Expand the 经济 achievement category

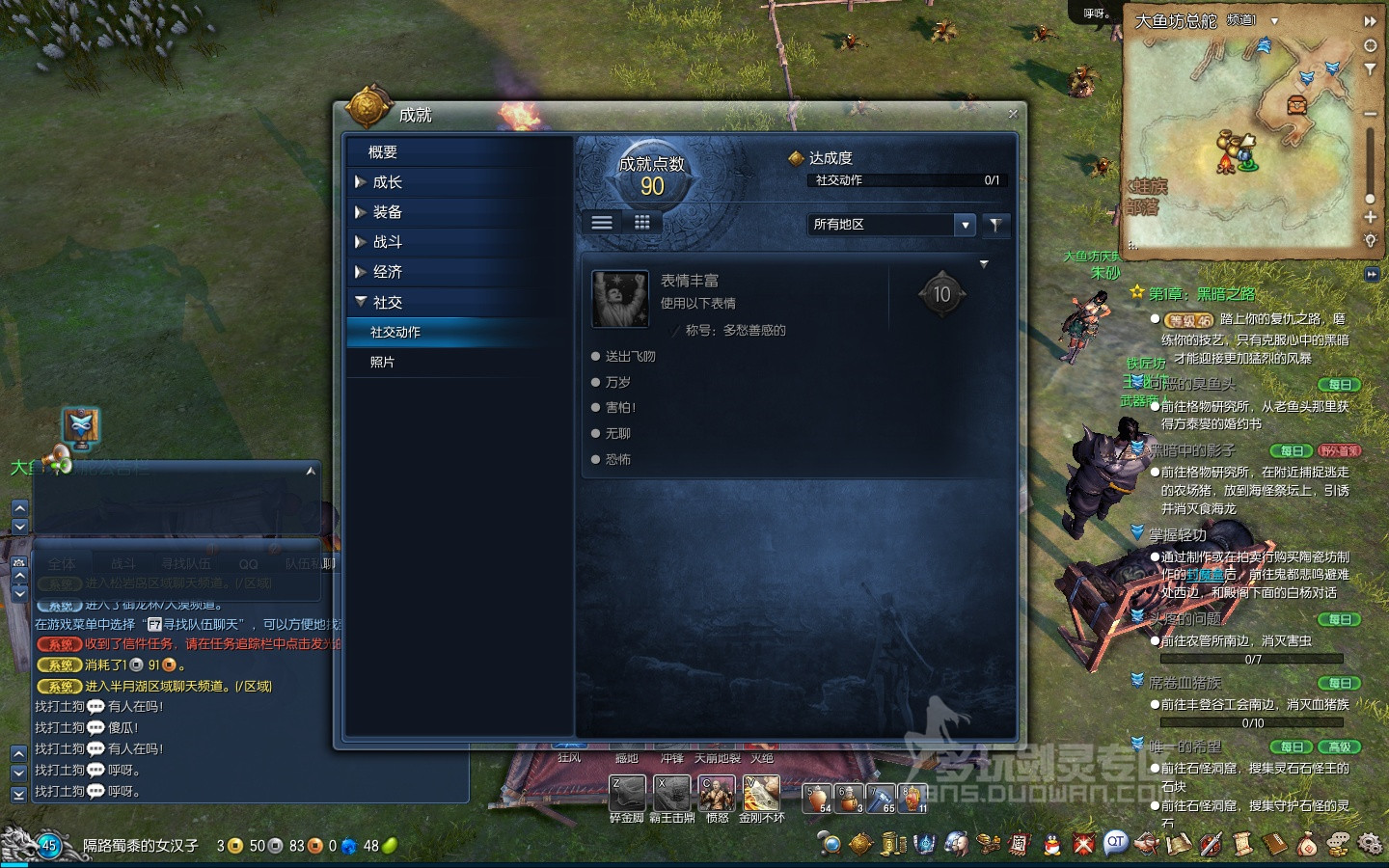click(387, 272)
